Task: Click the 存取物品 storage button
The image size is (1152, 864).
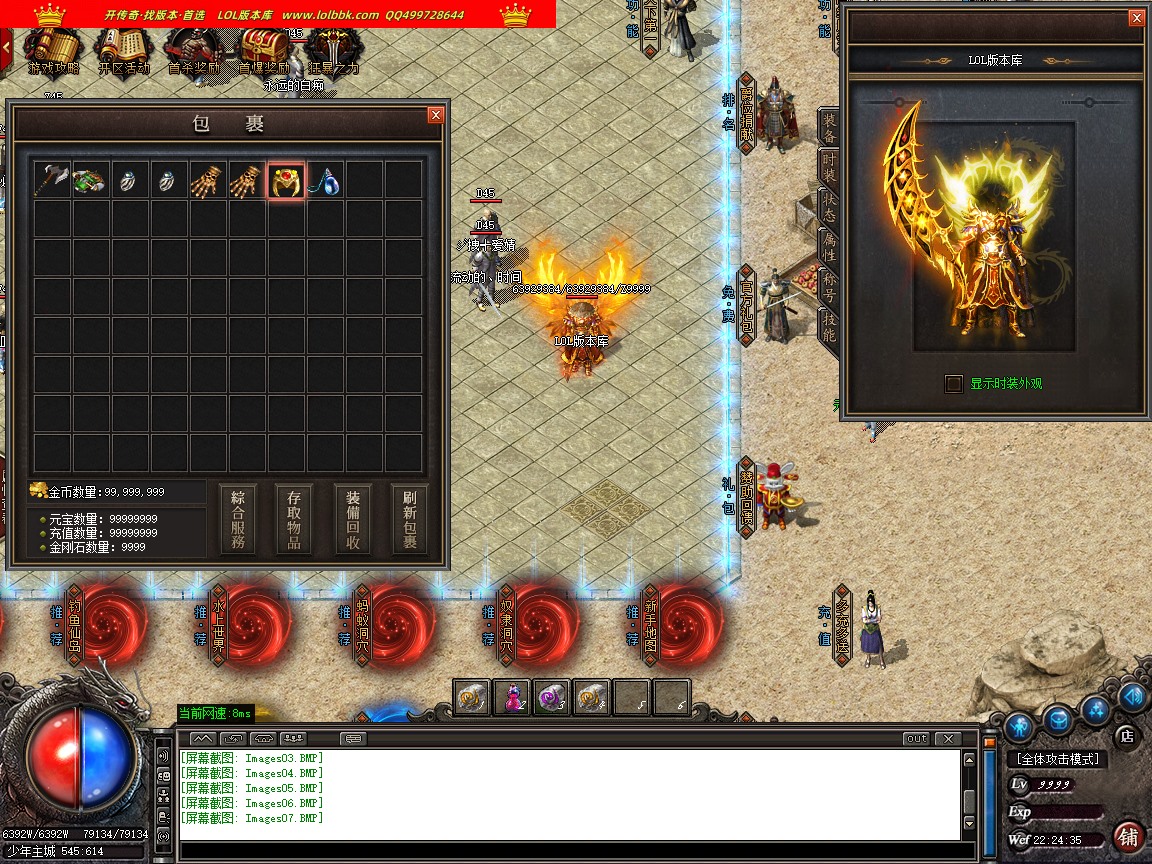Action: (295, 519)
